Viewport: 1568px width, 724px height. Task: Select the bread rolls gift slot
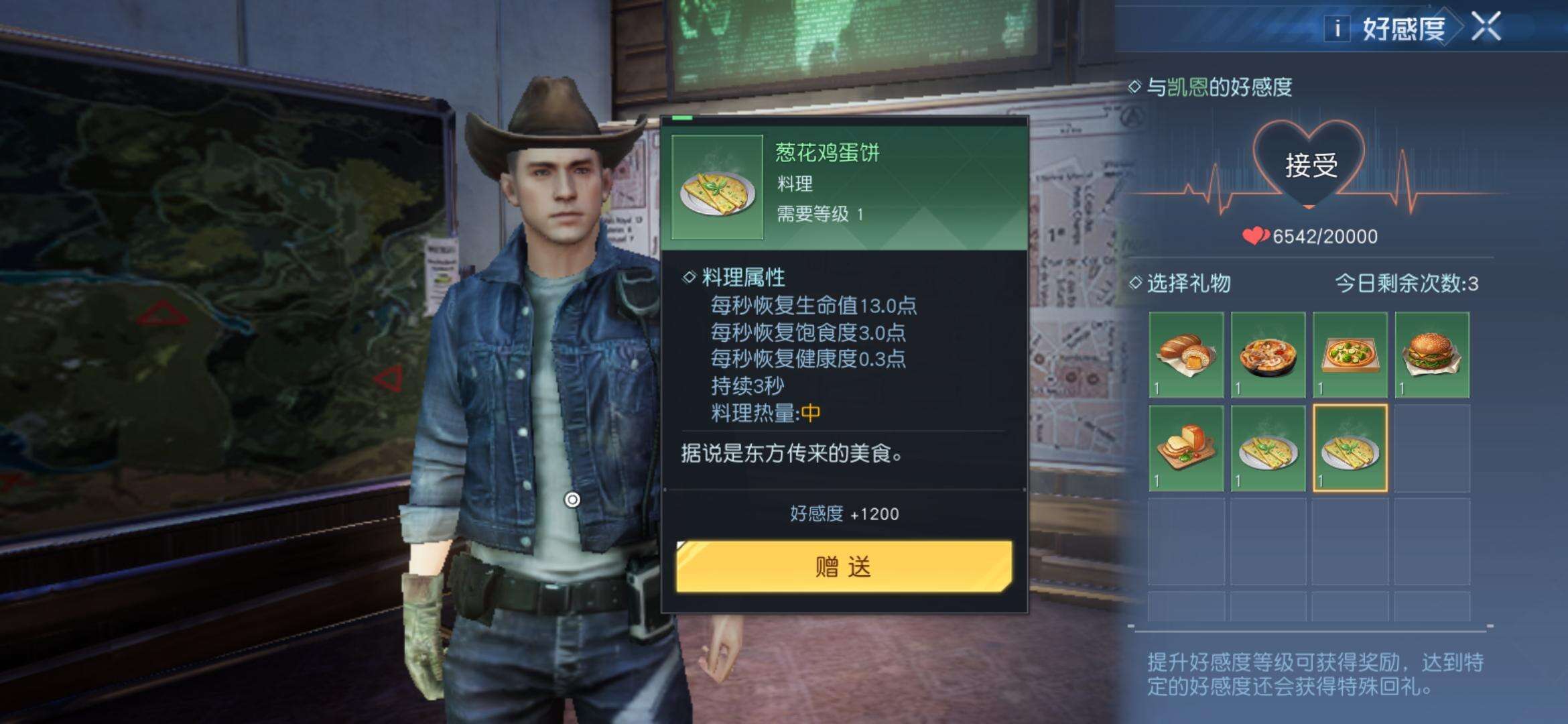click(x=1186, y=355)
